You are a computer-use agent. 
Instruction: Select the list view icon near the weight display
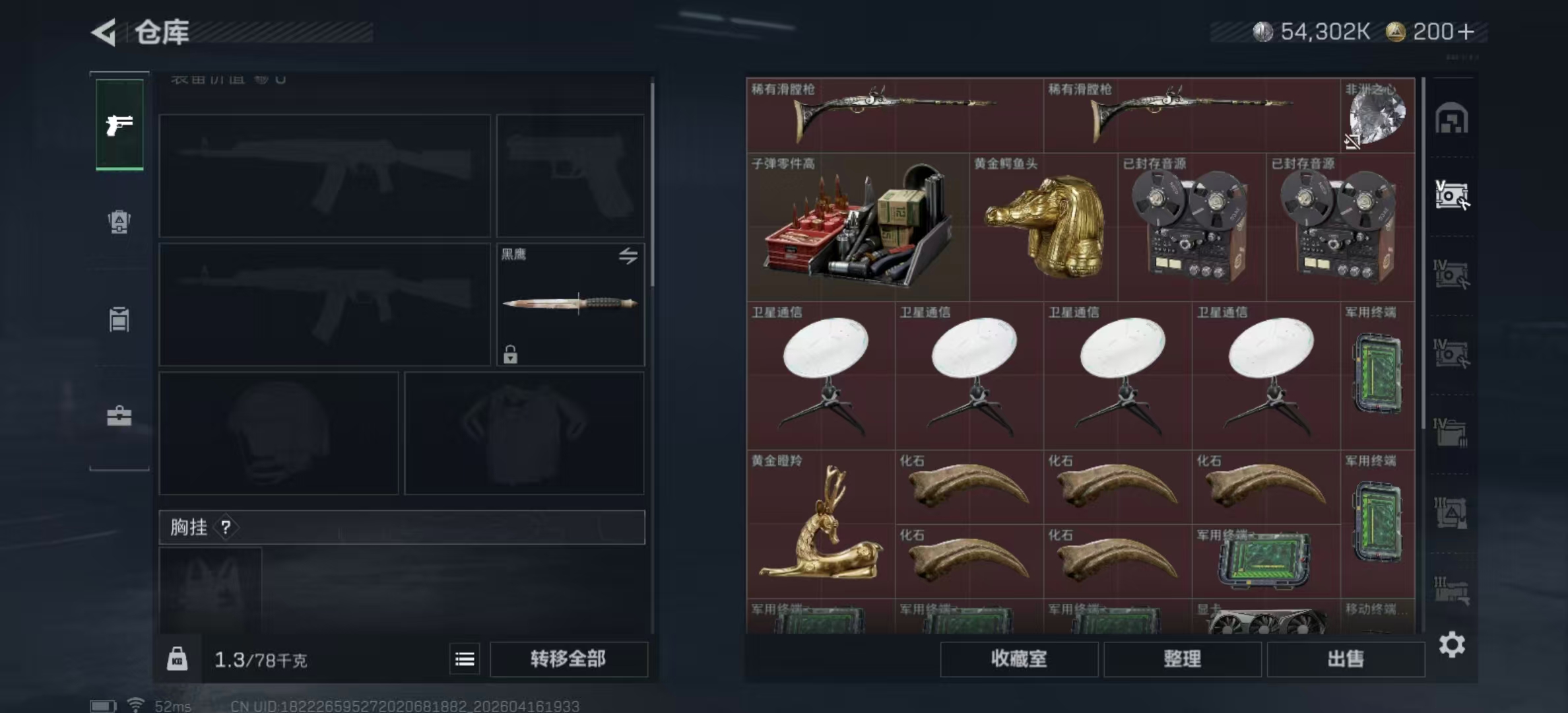[x=465, y=659]
